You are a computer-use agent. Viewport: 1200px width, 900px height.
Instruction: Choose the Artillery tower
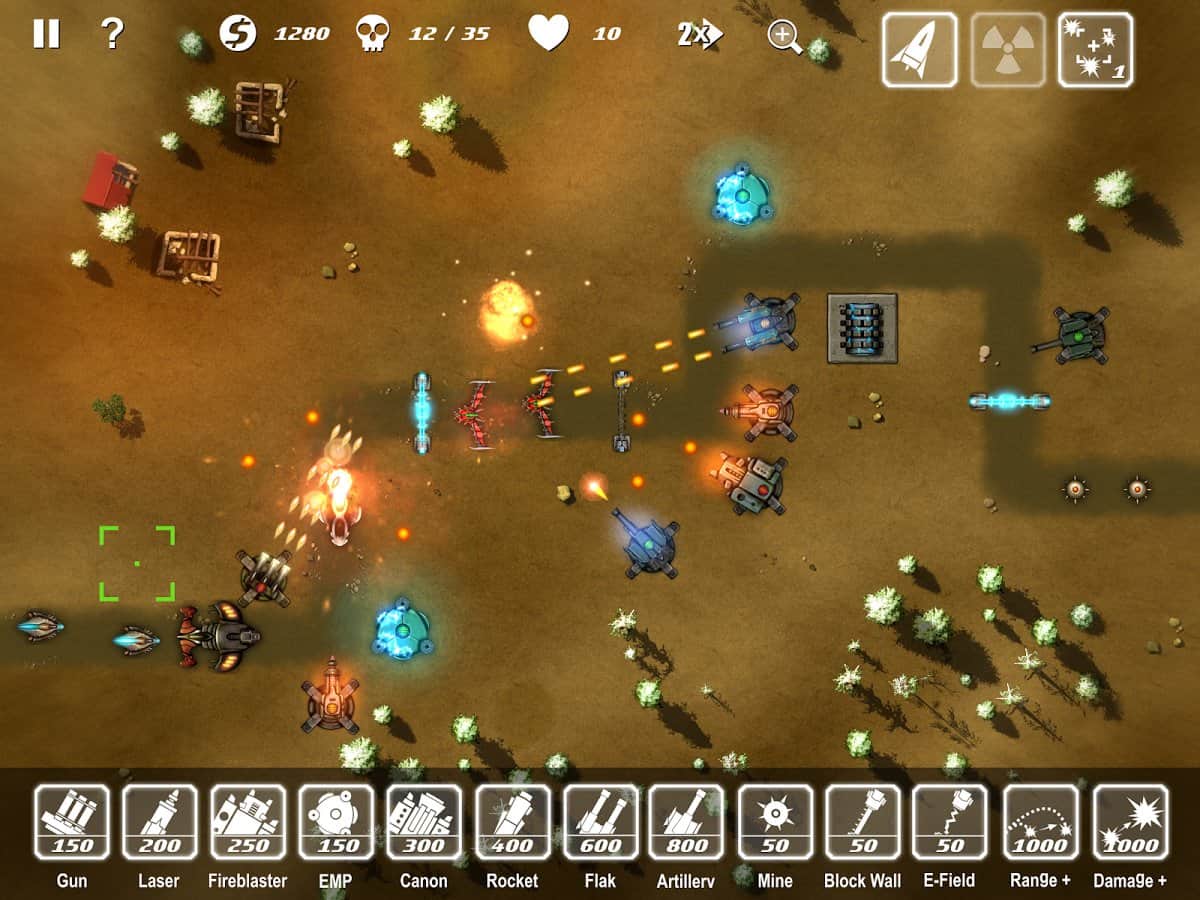tap(686, 822)
